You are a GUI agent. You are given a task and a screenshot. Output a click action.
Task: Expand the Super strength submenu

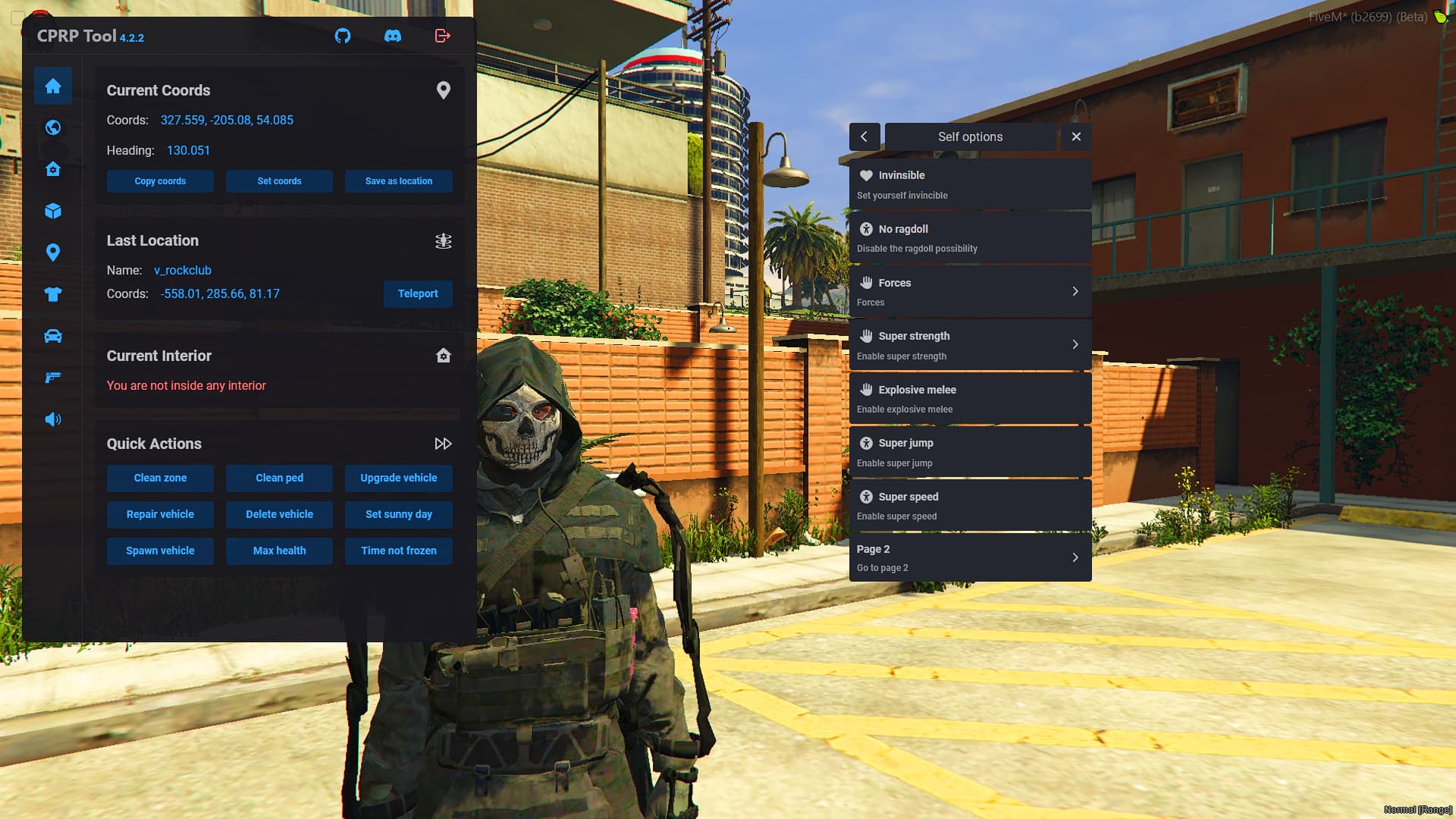[x=971, y=344]
